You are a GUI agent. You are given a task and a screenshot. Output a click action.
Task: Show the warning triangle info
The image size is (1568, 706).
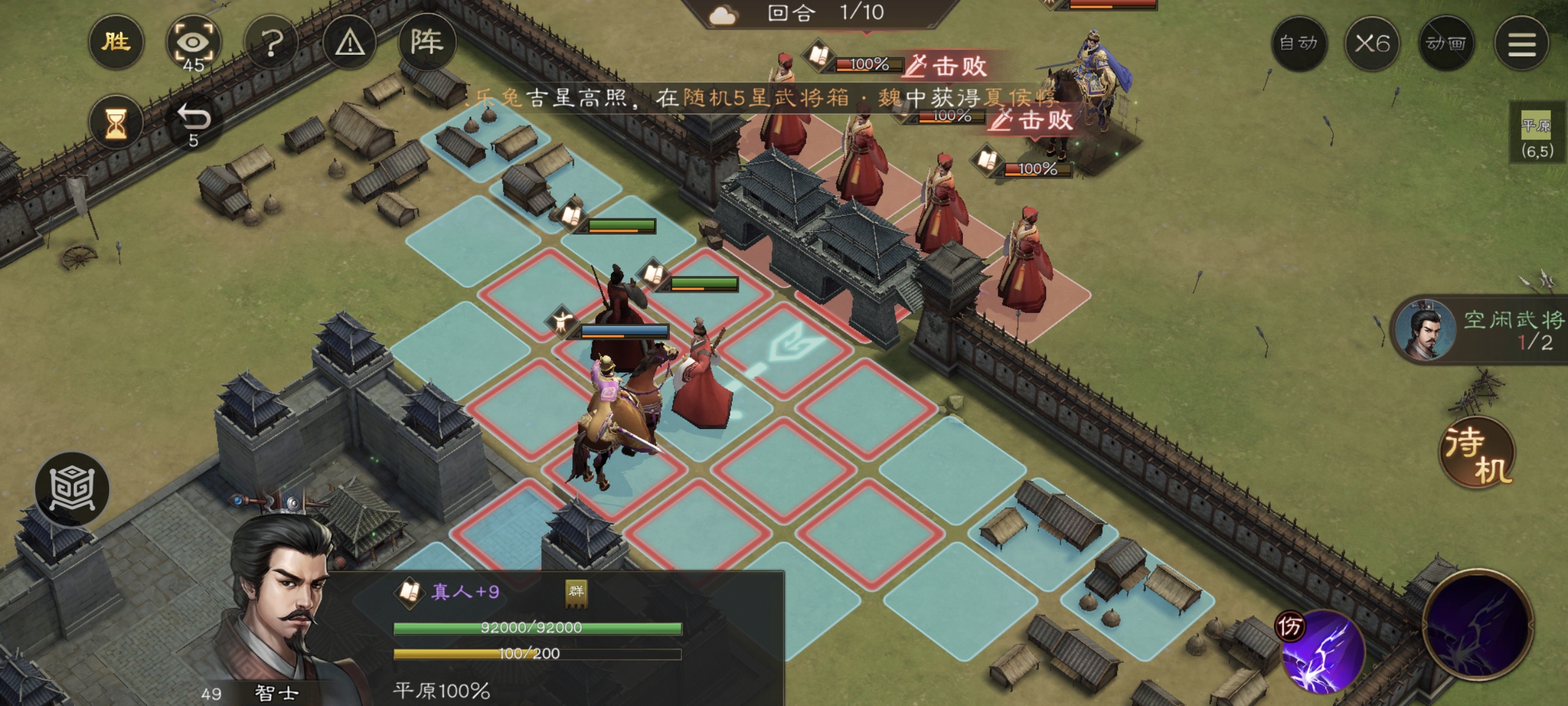(x=350, y=43)
